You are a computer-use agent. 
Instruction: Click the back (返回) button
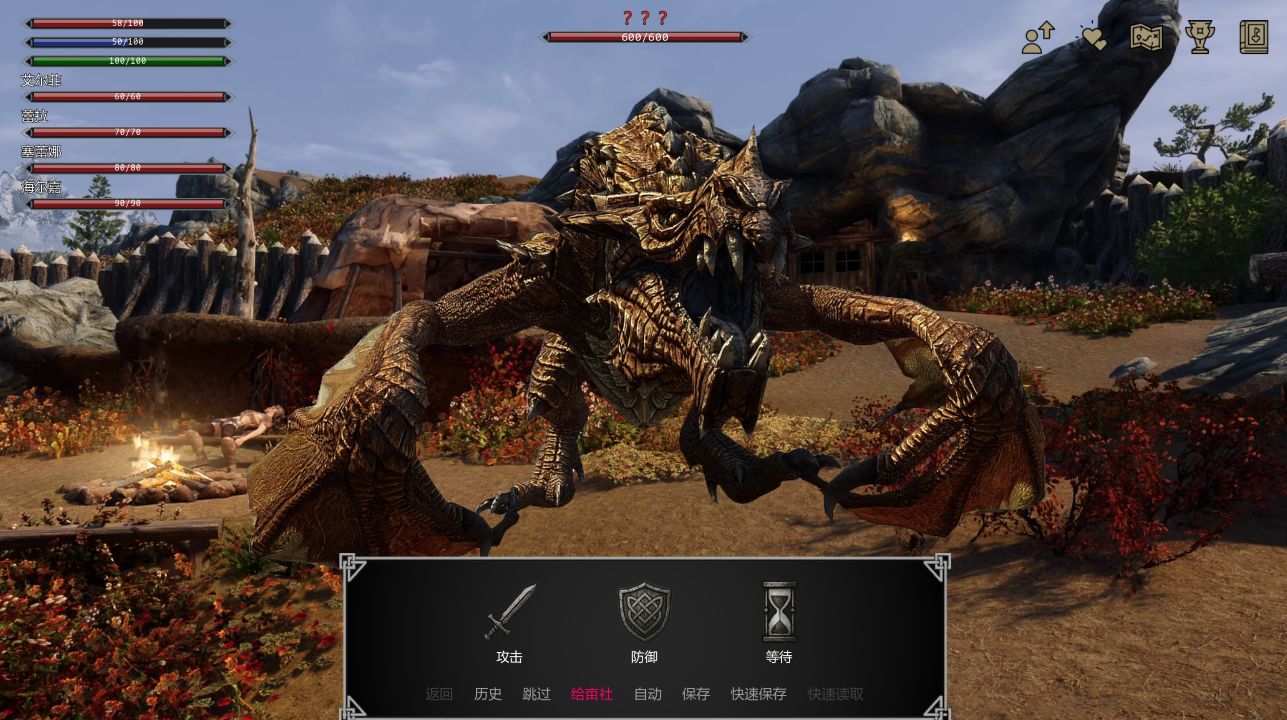439,694
